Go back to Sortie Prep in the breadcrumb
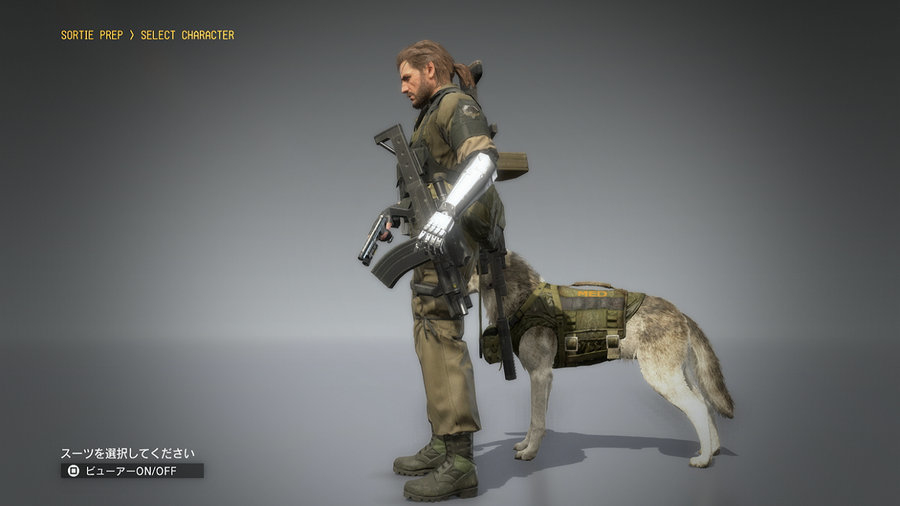The width and height of the screenshot is (900, 506). click(x=92, y=35)
